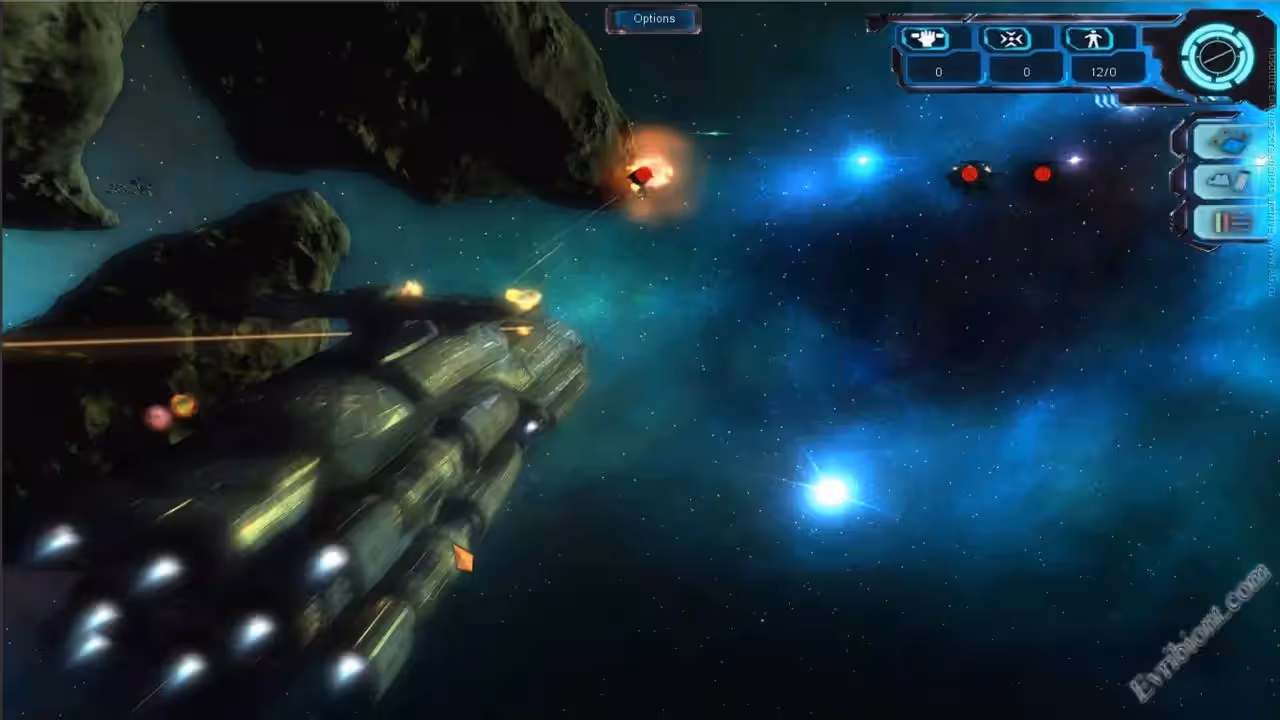Image resolution: width=1280 pixels, height=720 pixels.
Task: Select the converging arrows icon
Action: [x=1007, y=39]
